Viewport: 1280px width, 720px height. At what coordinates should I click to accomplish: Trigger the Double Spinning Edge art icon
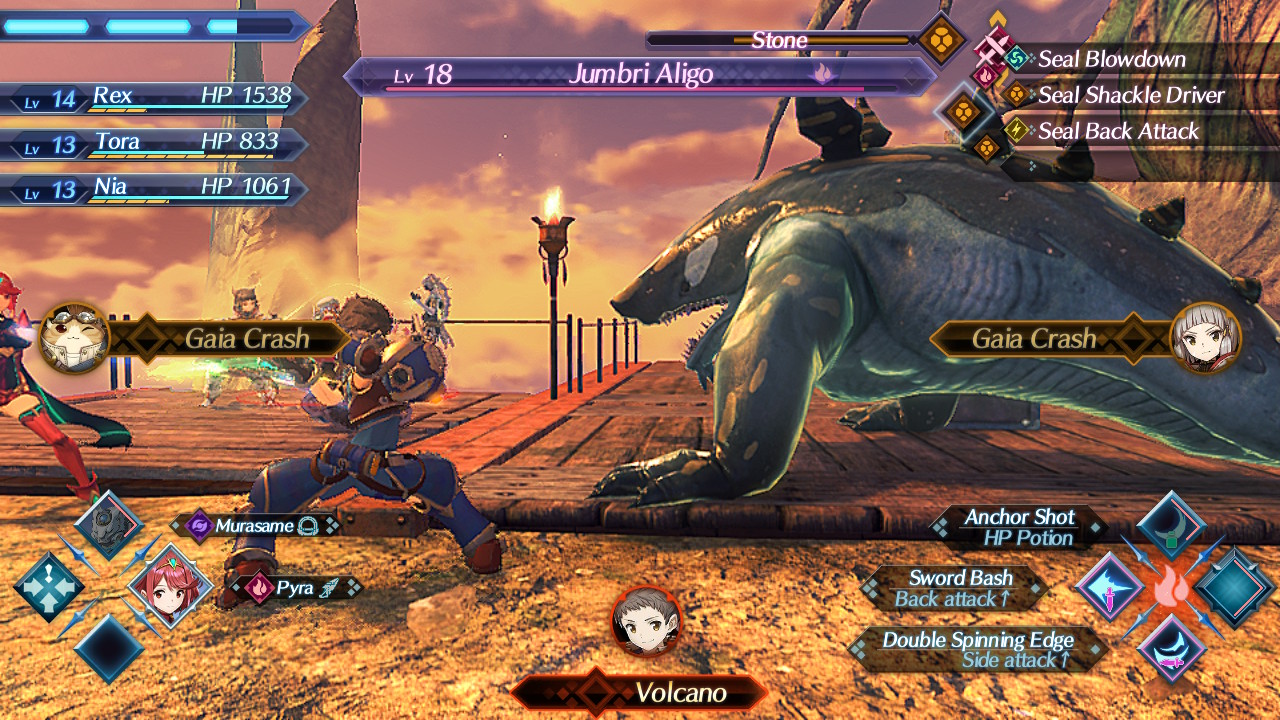click(x=1170, y=648)
